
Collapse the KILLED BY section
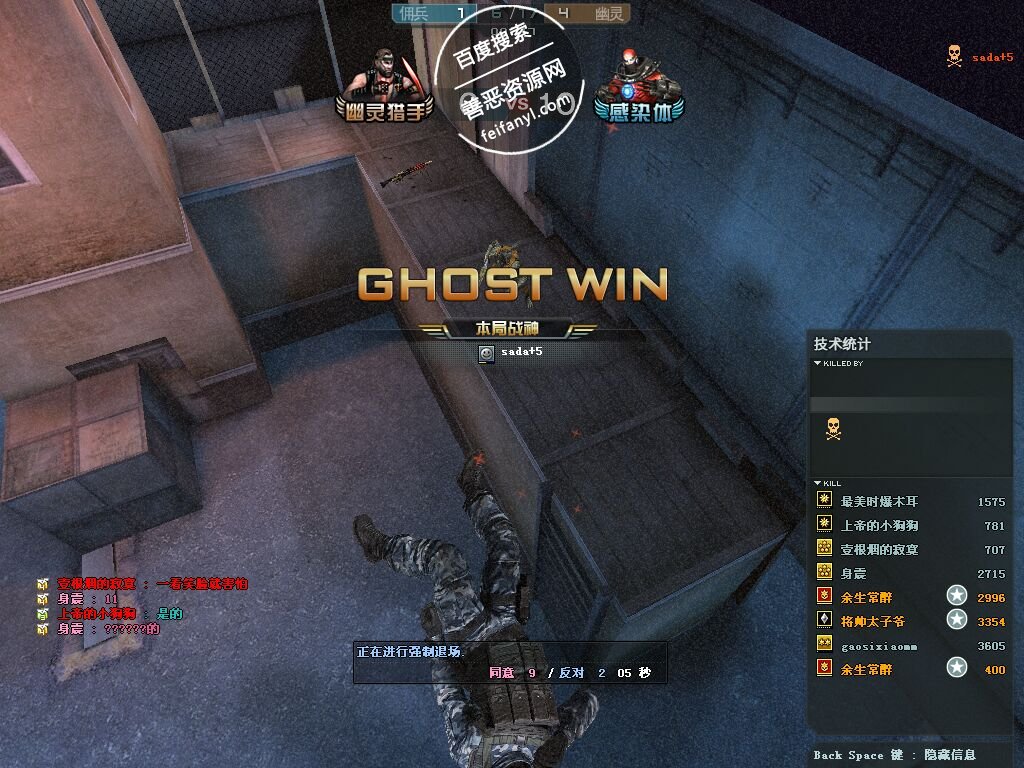click(x=818, y=363)
